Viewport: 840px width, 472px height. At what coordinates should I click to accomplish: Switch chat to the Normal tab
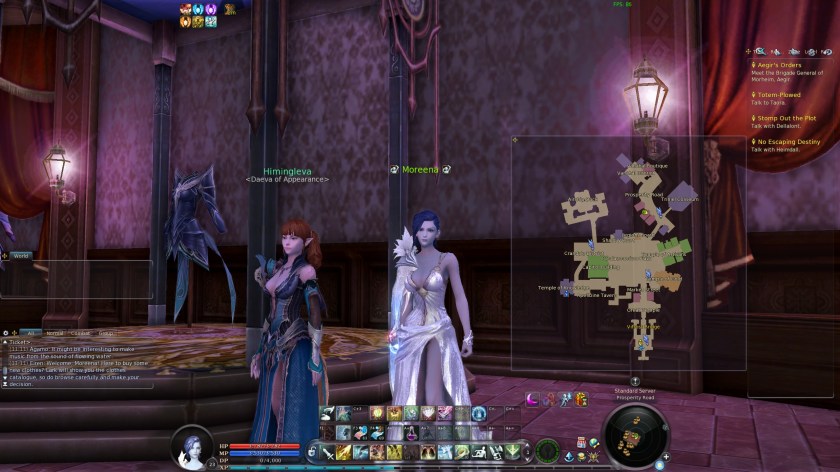click(x=55, y=333)
